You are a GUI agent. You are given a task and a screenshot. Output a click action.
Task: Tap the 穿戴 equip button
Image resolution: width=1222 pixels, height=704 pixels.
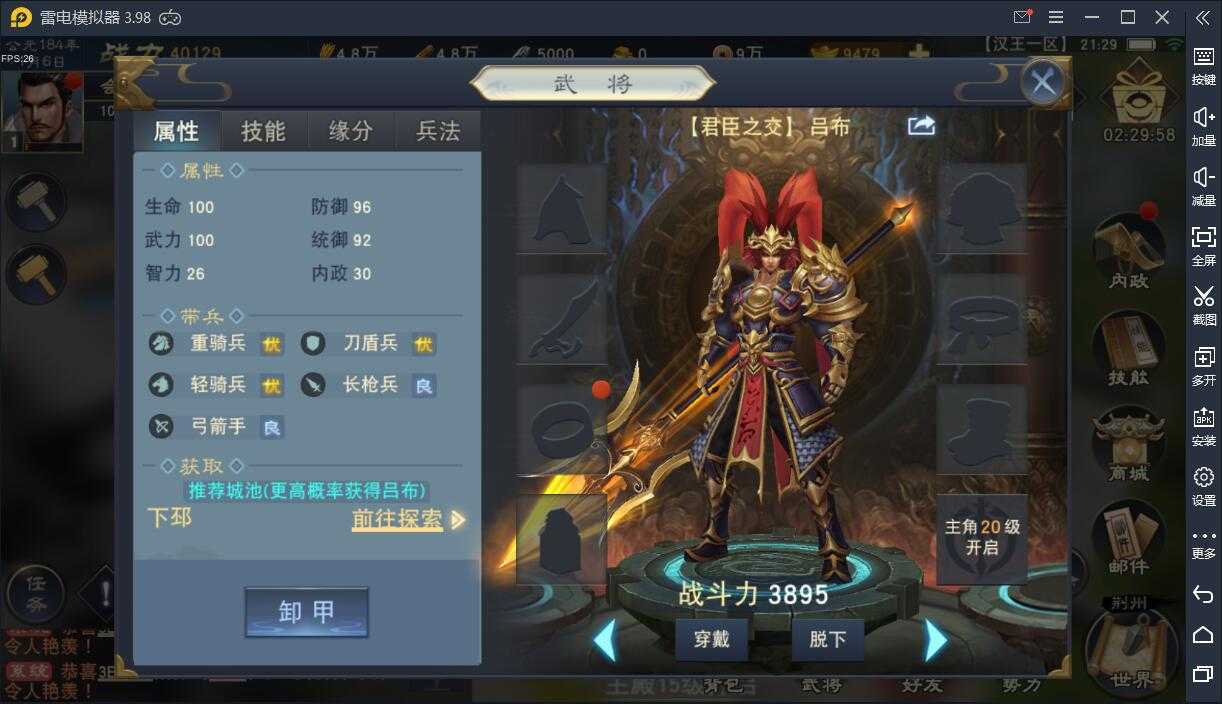point(712,639)
